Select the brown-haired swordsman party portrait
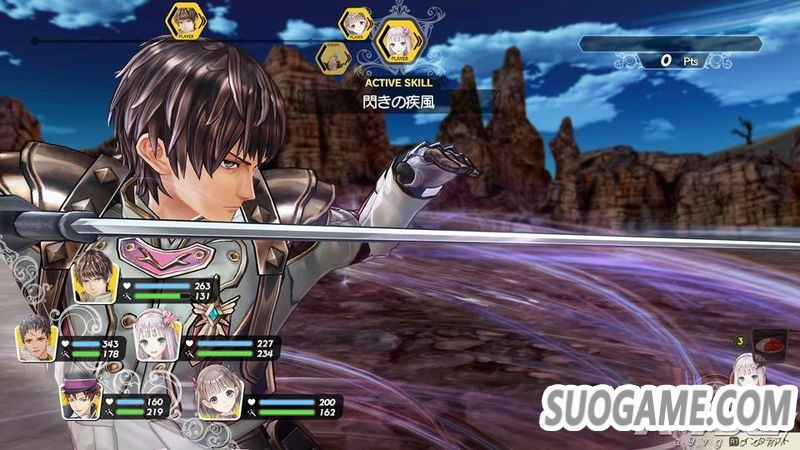The height and width of the screenshot is (450, 800). (x=97, y=277)
